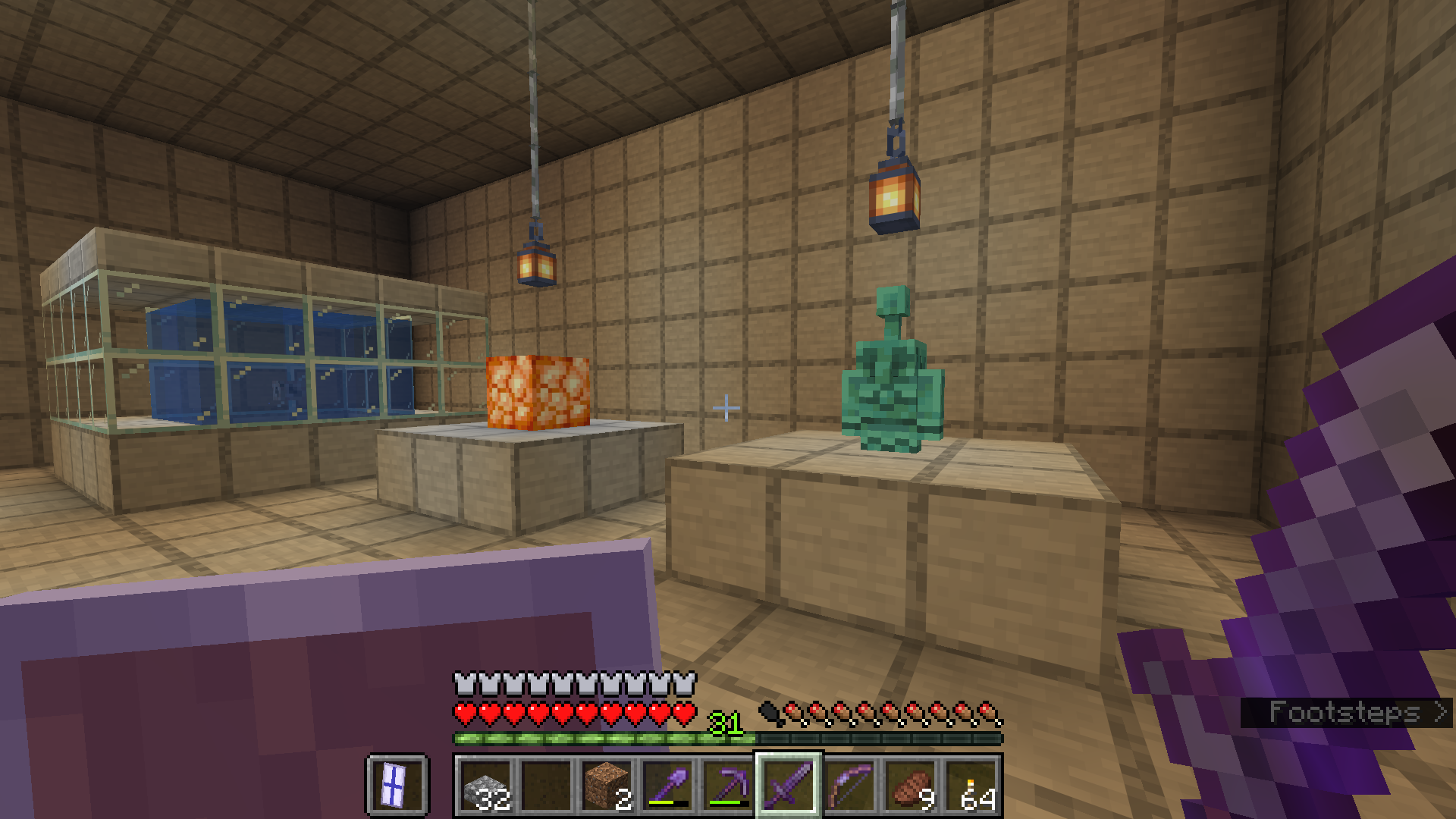
Task: Switch to the enchanted pickaxe slot
Action: pos(728,786)
